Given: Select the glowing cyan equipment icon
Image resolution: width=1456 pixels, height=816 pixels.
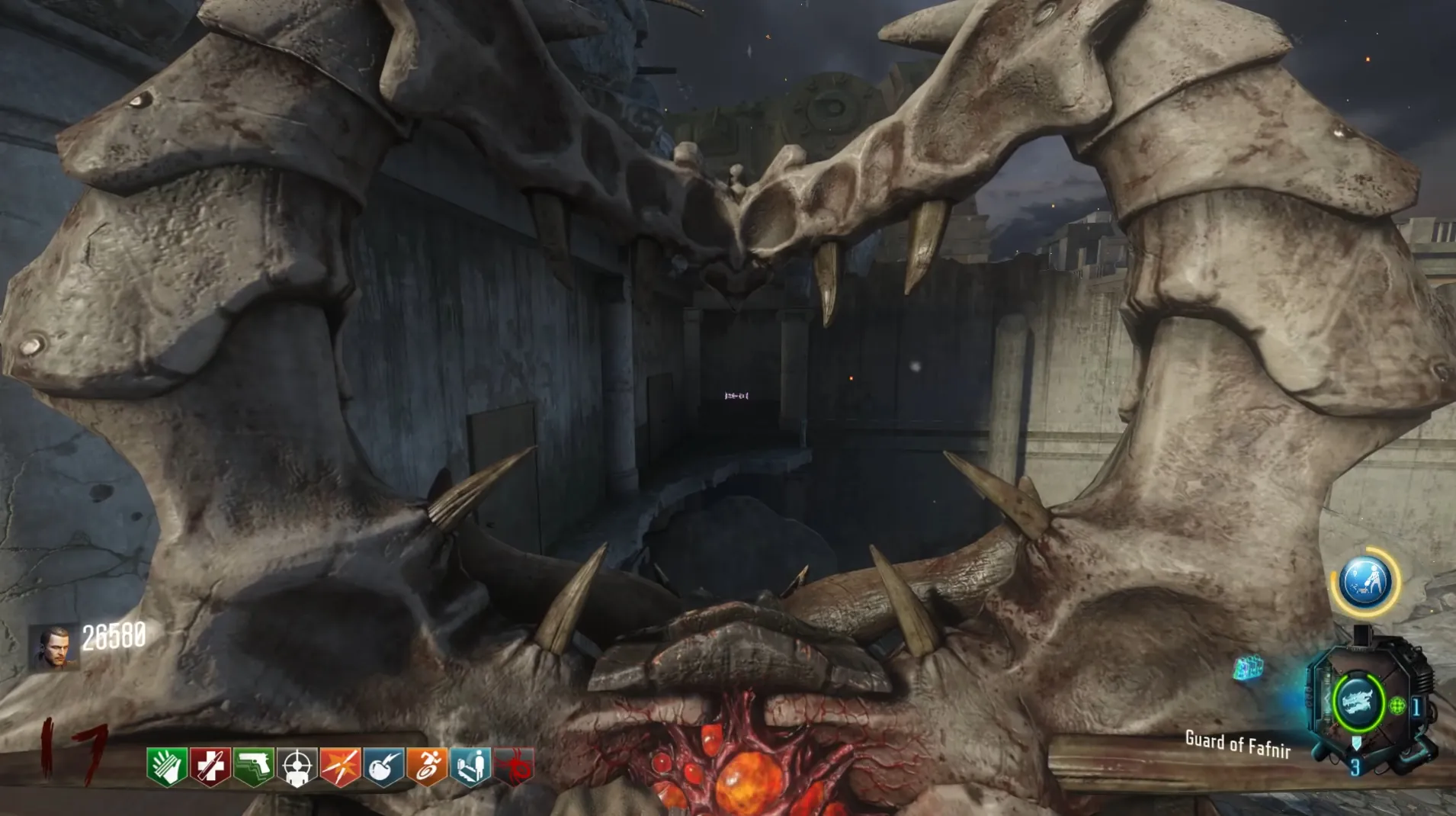Looking at the screenshot, I should [1248, 668].
